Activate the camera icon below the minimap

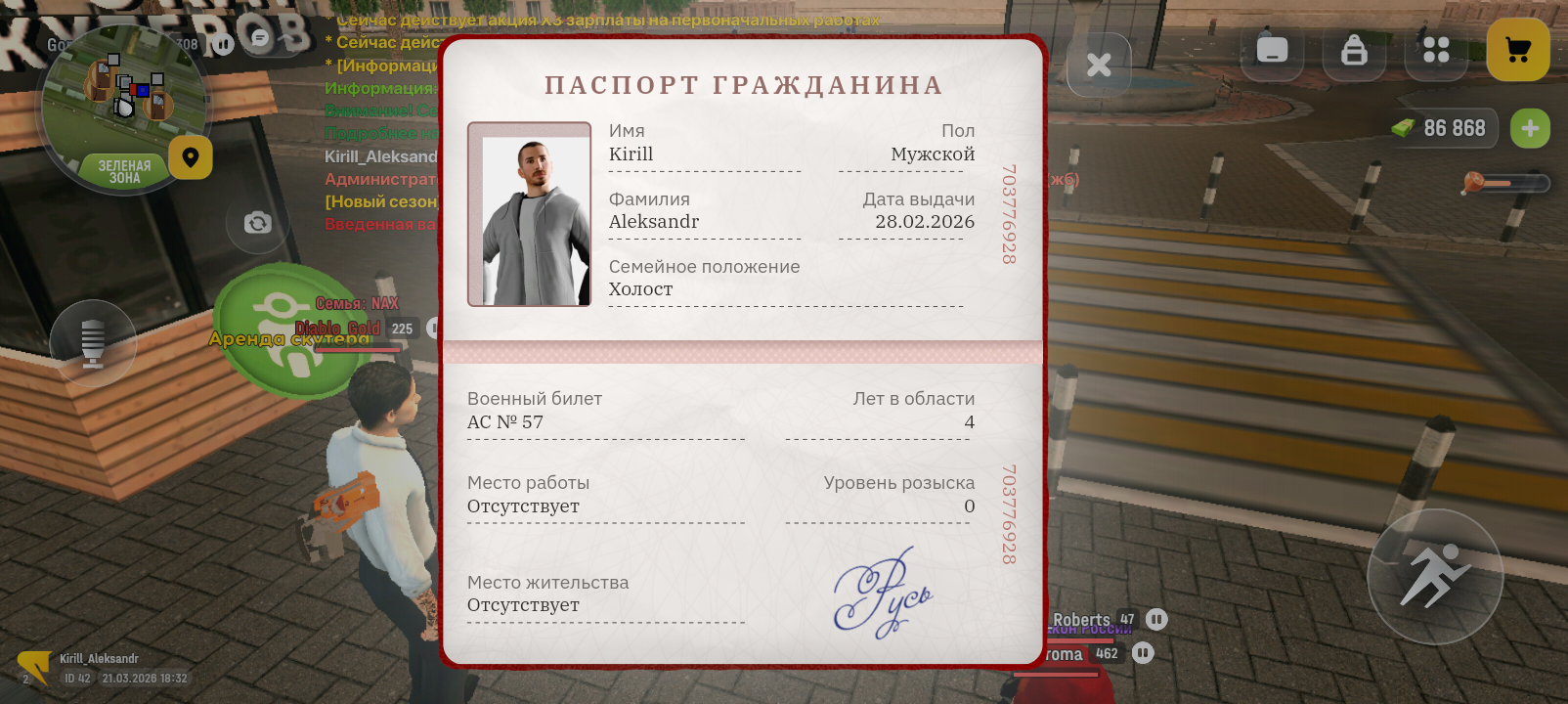pos(257,223)
